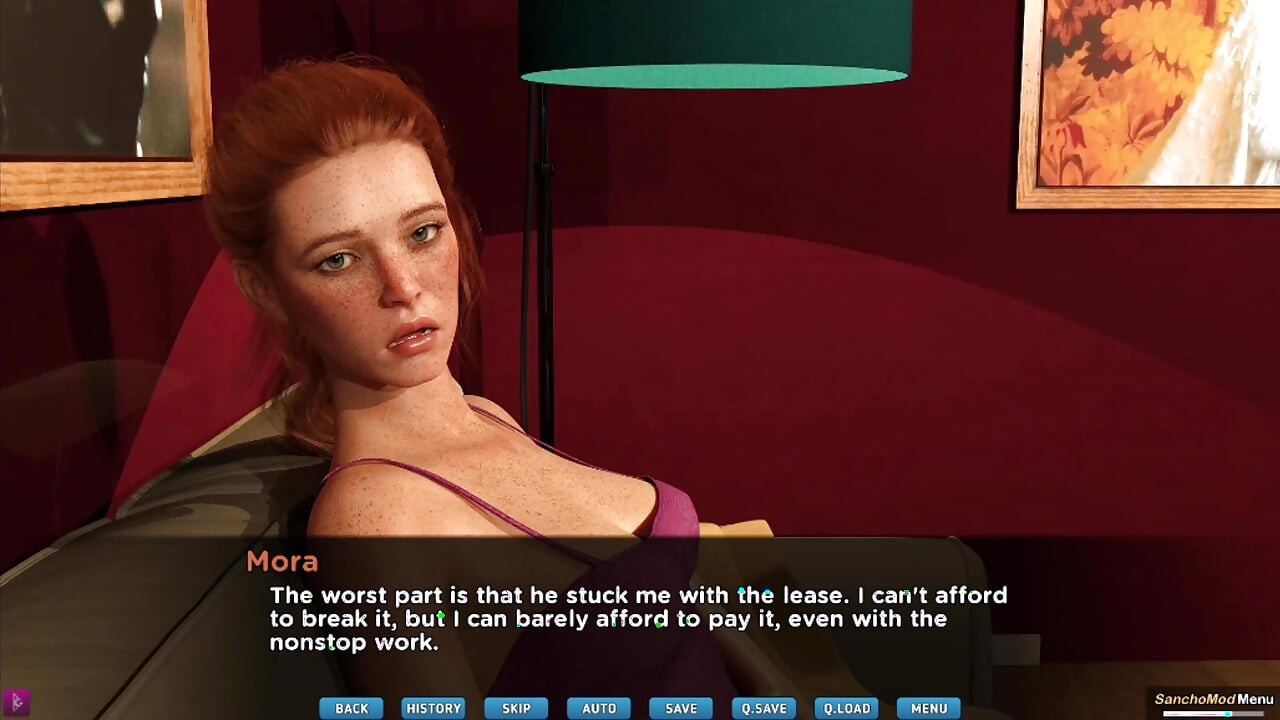The image size is (1280, 720).
Task: Click the purple arrow icon in corner
Action: [x=16, y=702]
